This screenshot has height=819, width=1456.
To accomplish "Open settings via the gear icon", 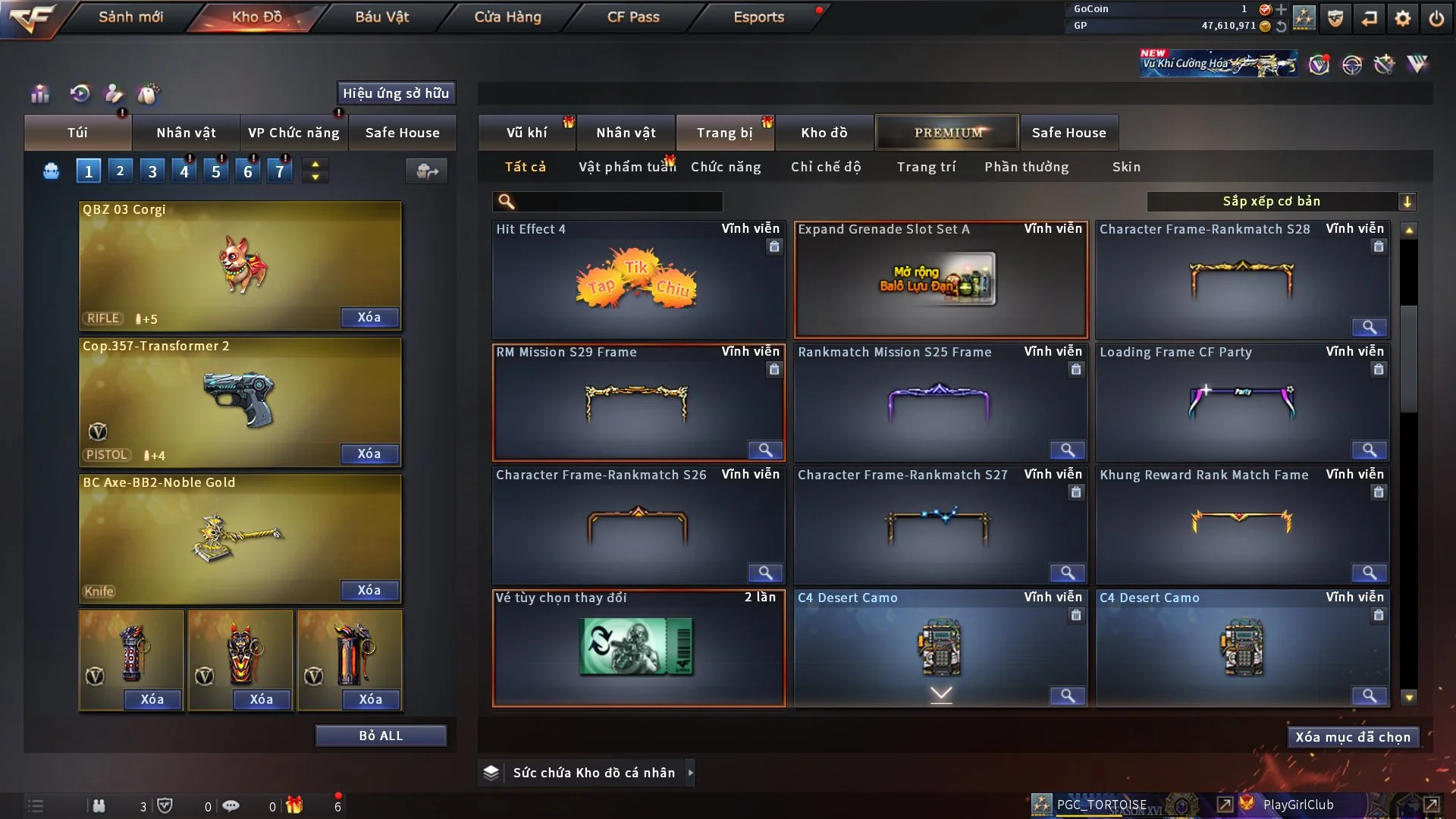I will click(1403, 18).
